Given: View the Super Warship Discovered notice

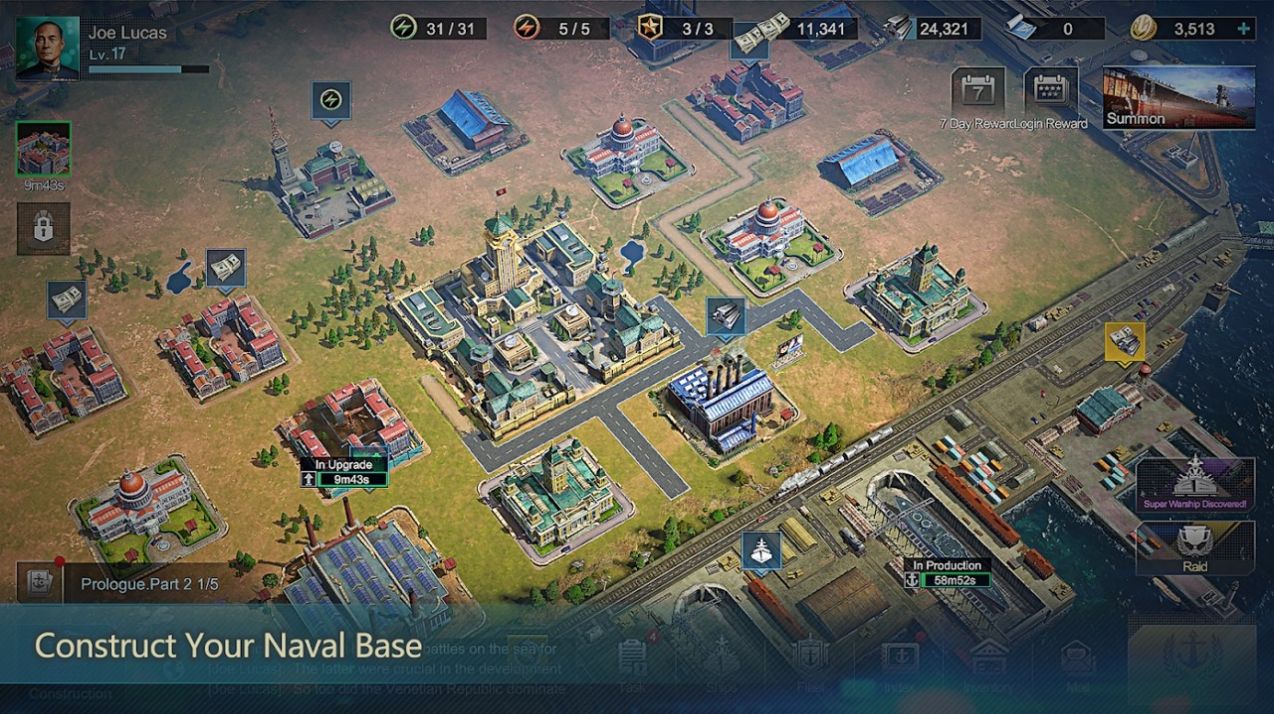Looking at the screenshot, I should pos(1194,484).
